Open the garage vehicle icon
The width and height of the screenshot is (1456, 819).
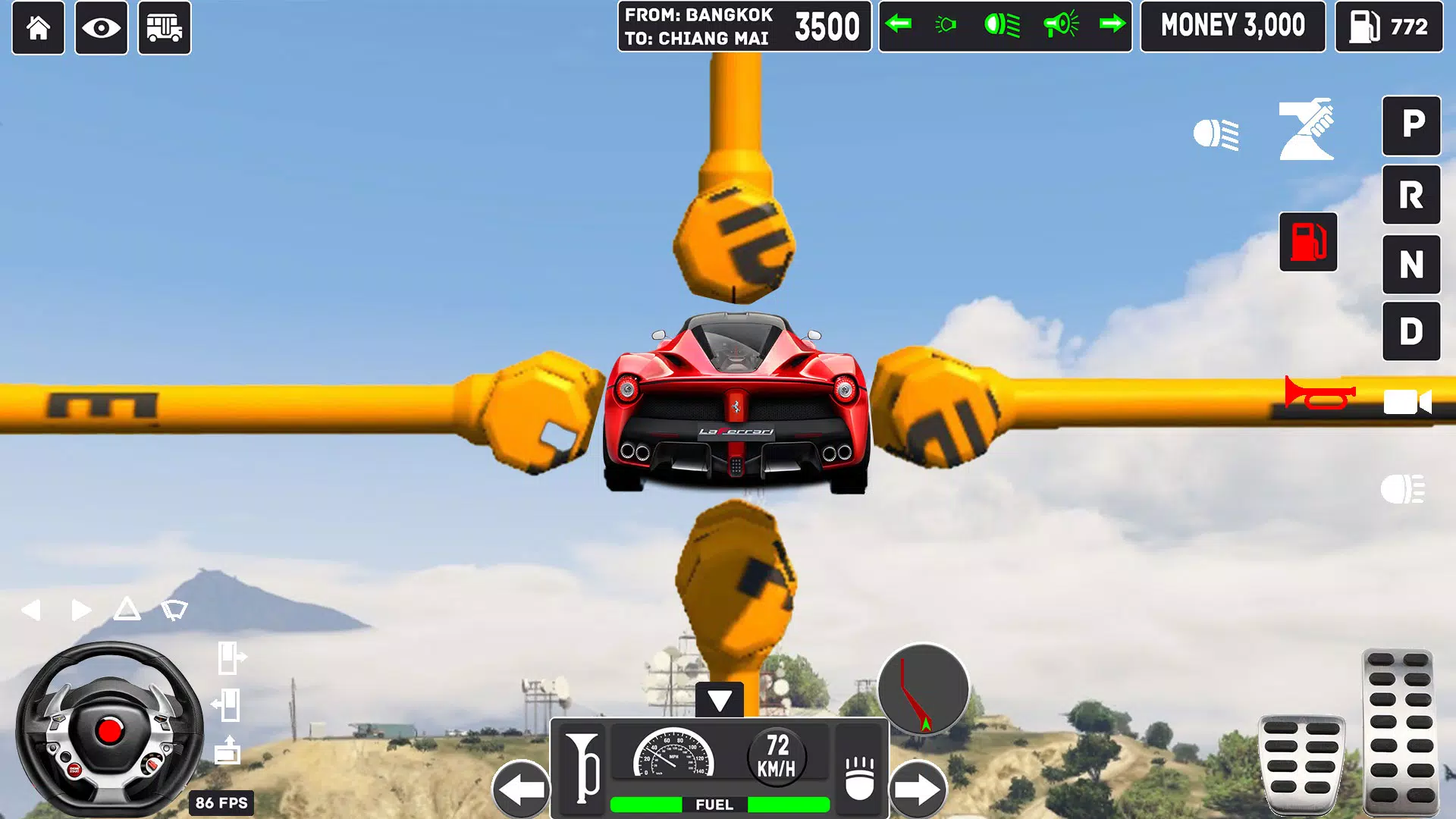pyautogui.click(x=165, y=28)
